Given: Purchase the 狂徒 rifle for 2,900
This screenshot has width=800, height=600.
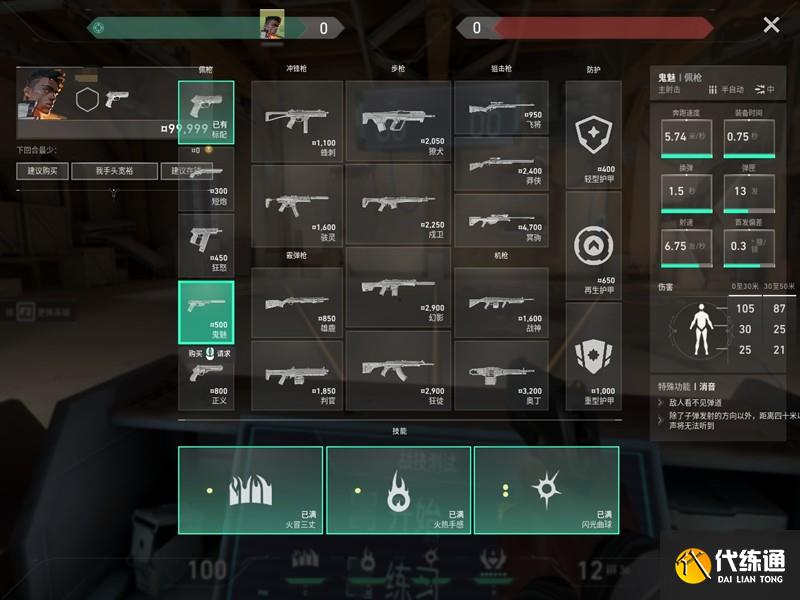Looking at the screenshot, I should point(398,372).
